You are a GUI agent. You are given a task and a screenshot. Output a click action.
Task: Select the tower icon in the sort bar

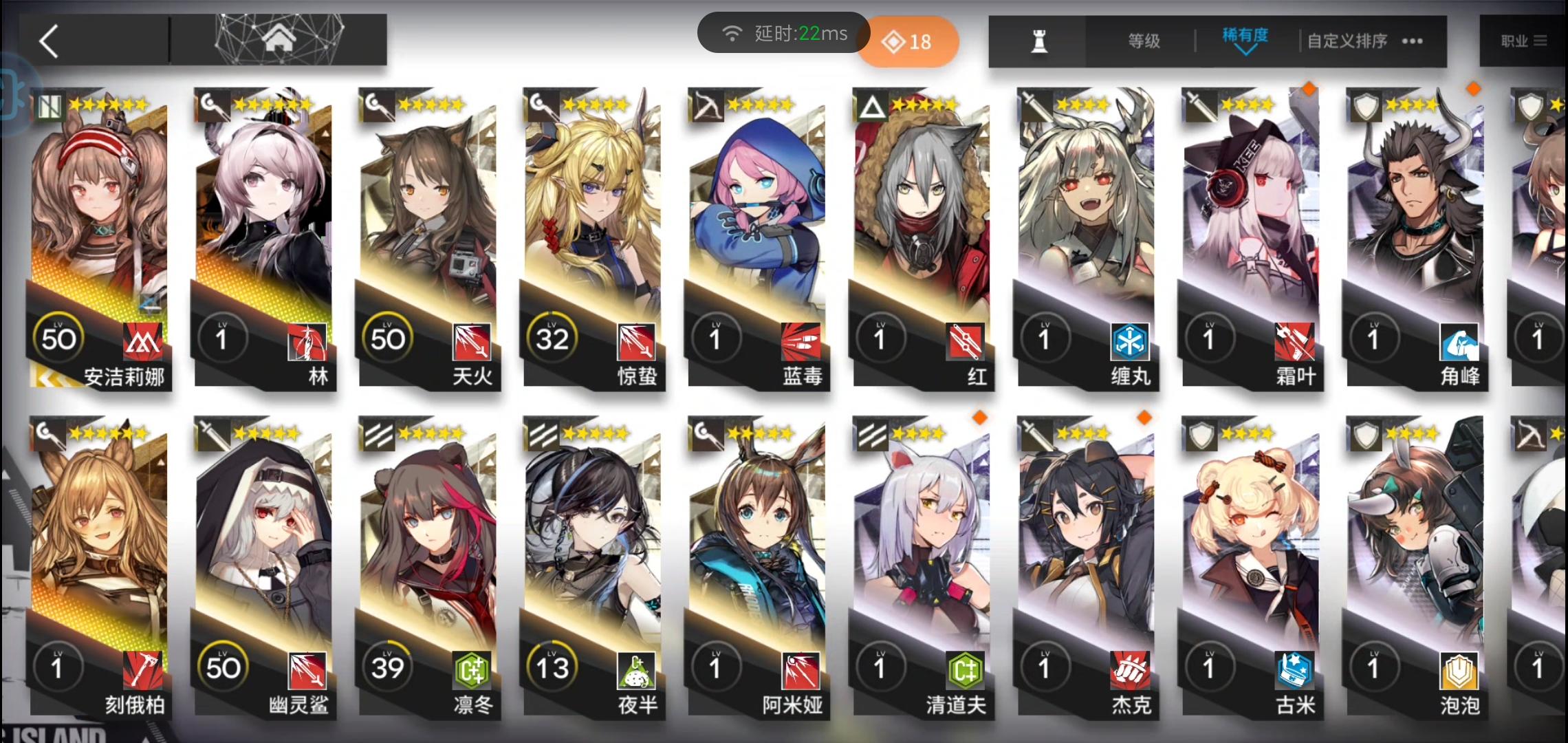pyautogui.click(x=1040, y=41)
